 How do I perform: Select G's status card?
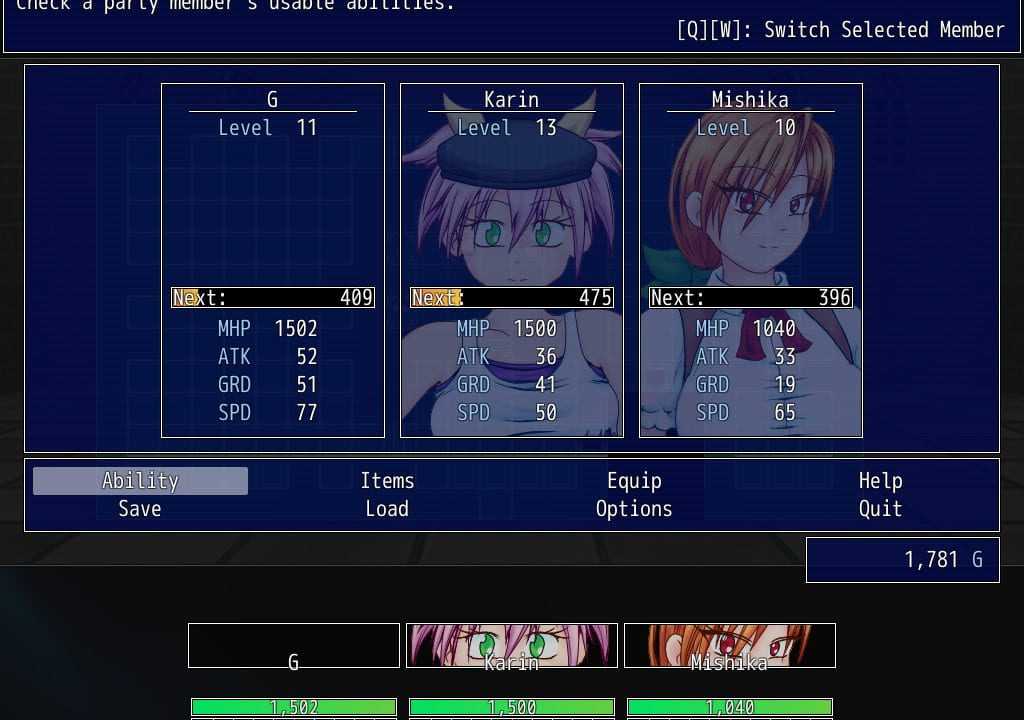click(x=273, y=260)
